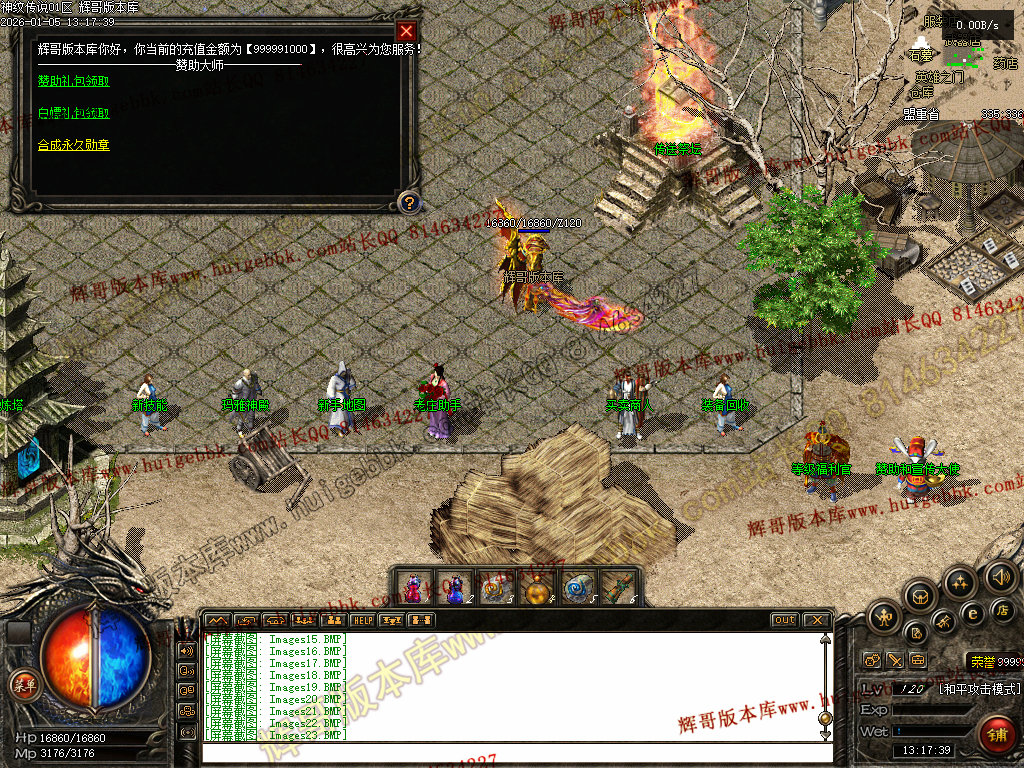Screen dimensions: 1024x768
Task: Open the skills button with three stars
Action: (960, 583)
